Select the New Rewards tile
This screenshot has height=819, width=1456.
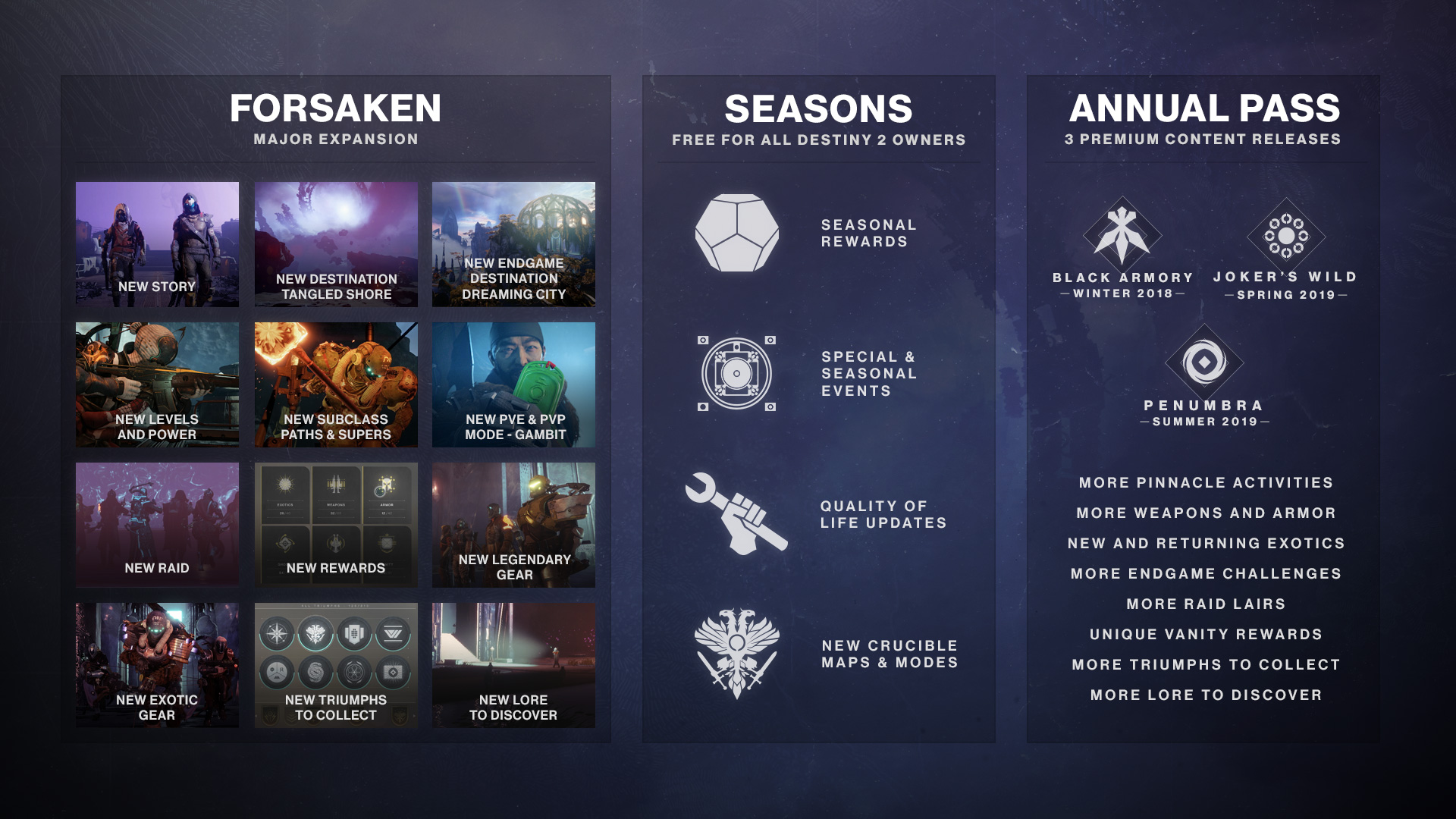(x=336, y=525)
